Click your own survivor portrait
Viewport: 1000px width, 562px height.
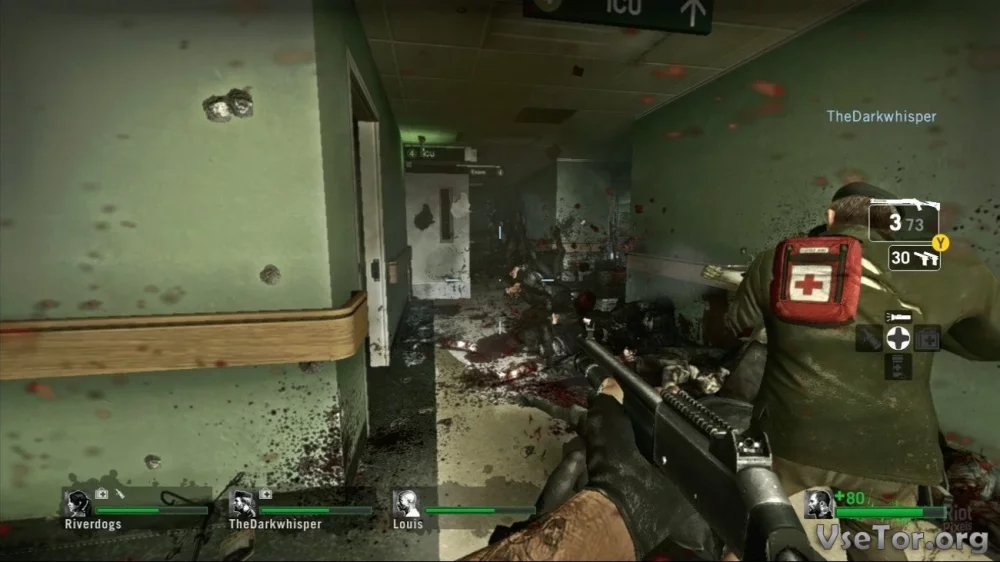819,504
